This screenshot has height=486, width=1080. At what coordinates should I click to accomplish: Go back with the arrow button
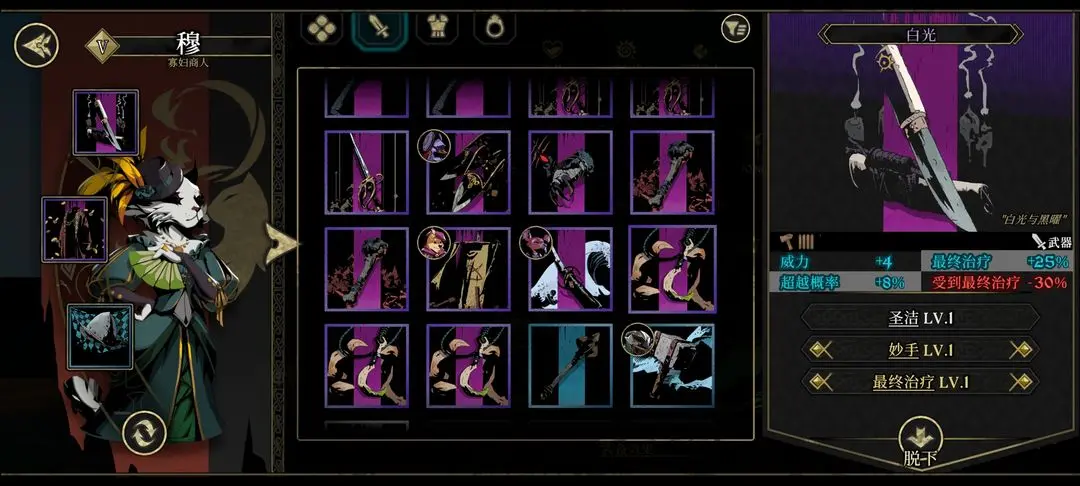36,45
